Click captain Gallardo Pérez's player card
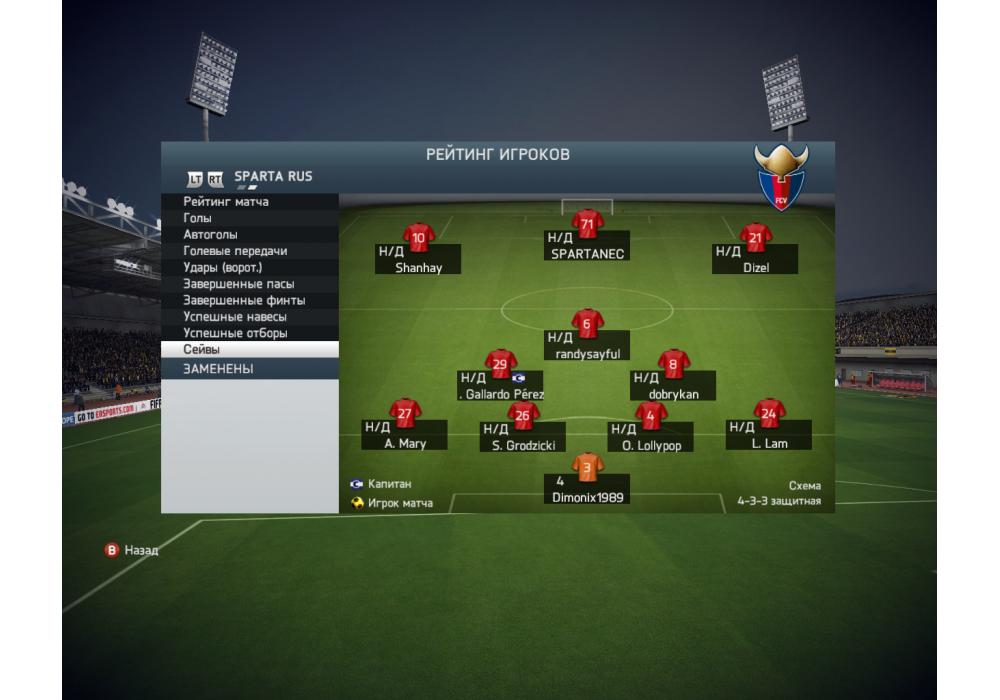The width and height of the screenshot is (1000, 700). coord(500,380)
